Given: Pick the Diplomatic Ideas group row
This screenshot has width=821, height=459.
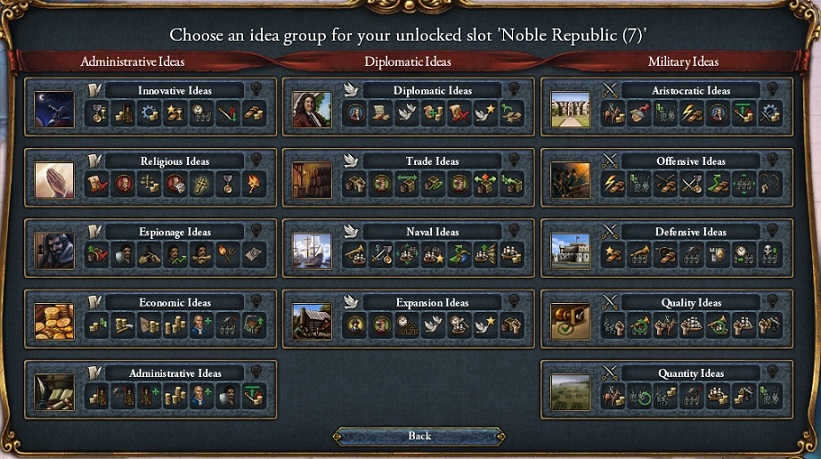Looking at the screenshot, I should click(x=433, y=90).
